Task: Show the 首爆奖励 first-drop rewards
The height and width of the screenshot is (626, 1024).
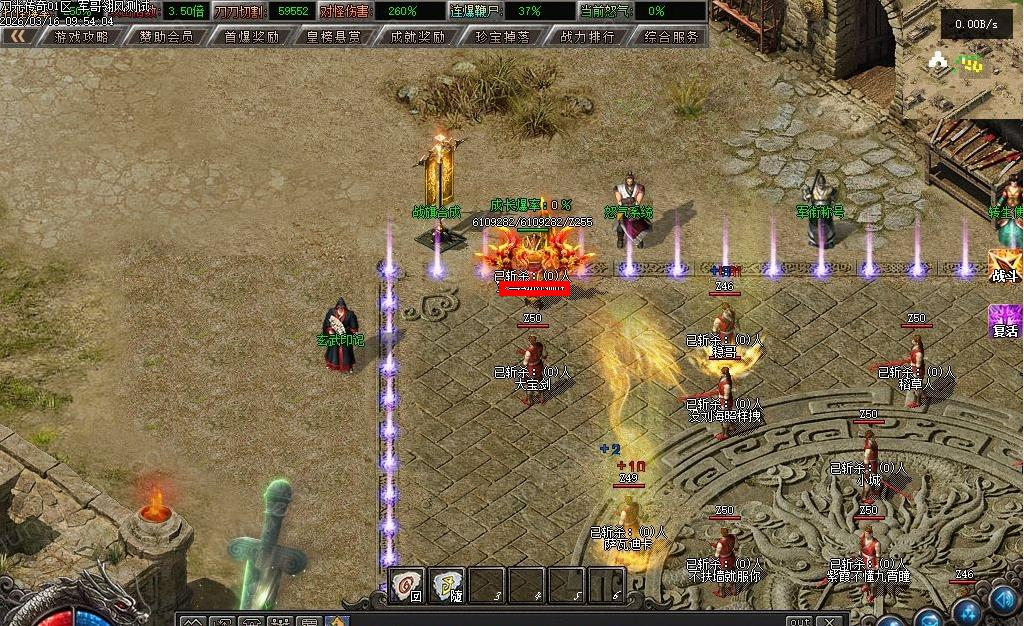Action: [x=251, y=37]
